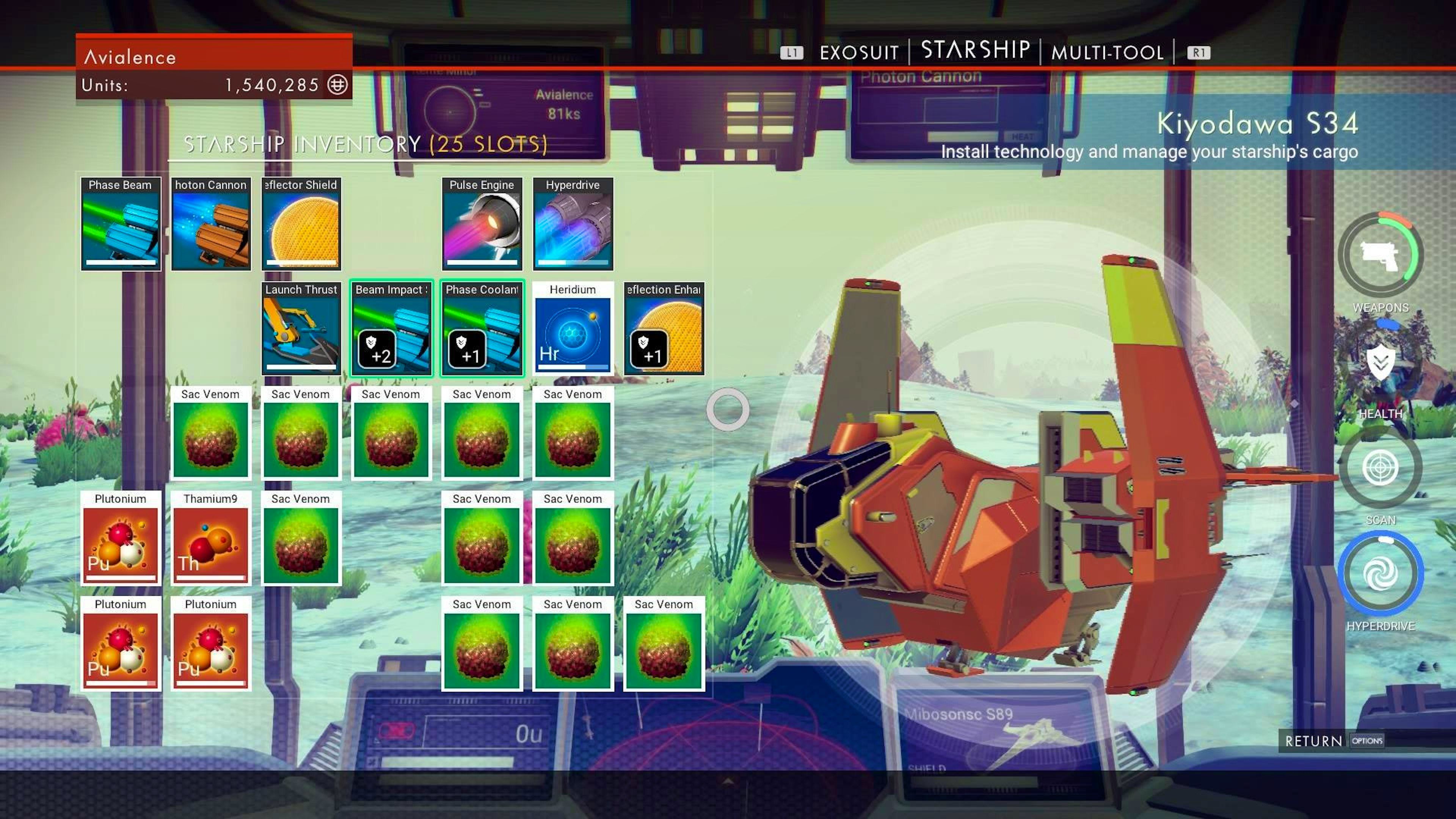The width and height of the screenshot is (1456, 819).
Task: Select the Phase Beam technology slot
Action: 121,224
